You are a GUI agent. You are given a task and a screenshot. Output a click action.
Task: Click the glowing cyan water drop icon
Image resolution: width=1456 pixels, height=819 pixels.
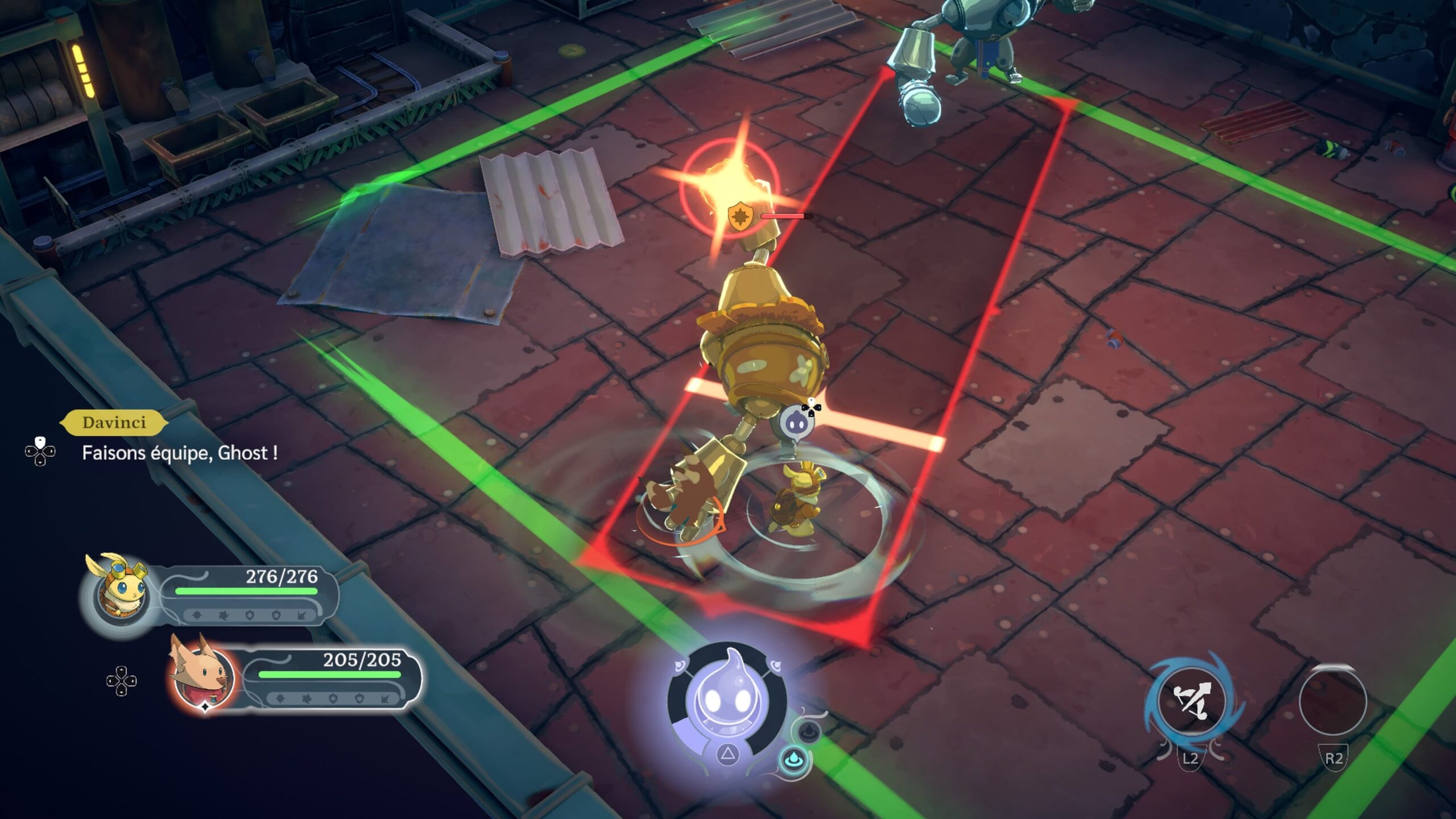792,760
